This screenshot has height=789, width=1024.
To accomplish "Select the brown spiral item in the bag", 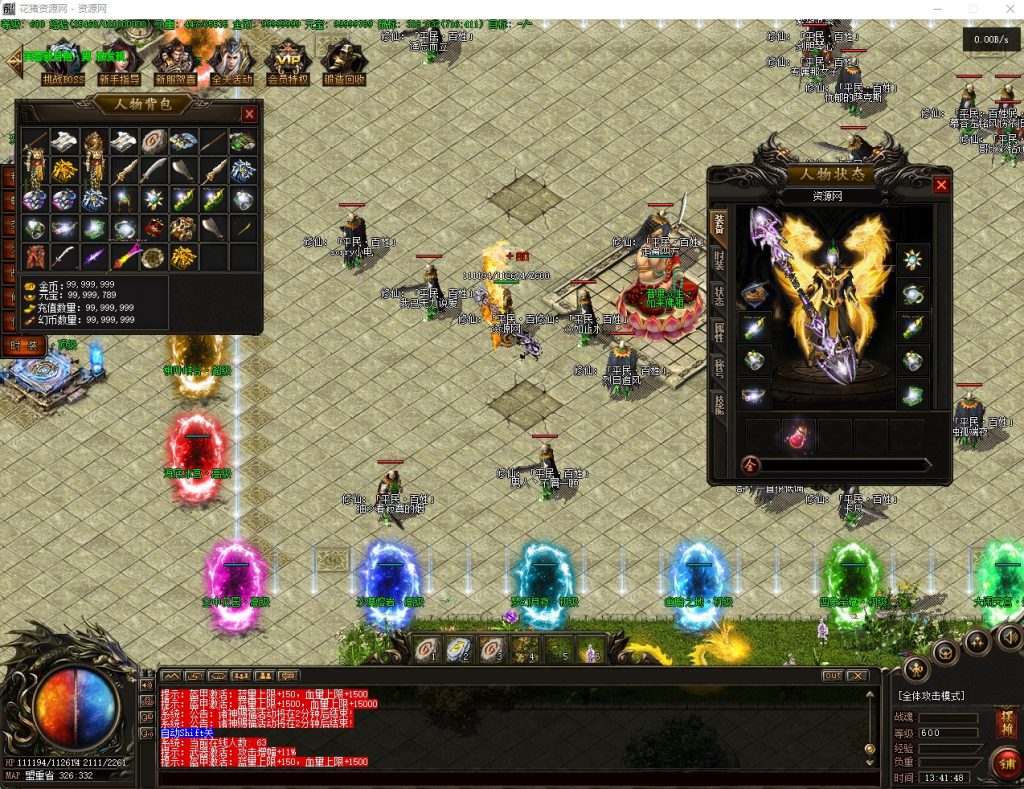I will pos(155,142).
